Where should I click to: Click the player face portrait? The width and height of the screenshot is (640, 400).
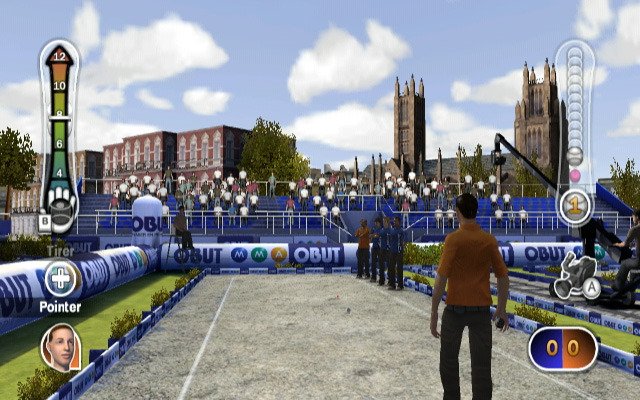click(x=60, y=345)
